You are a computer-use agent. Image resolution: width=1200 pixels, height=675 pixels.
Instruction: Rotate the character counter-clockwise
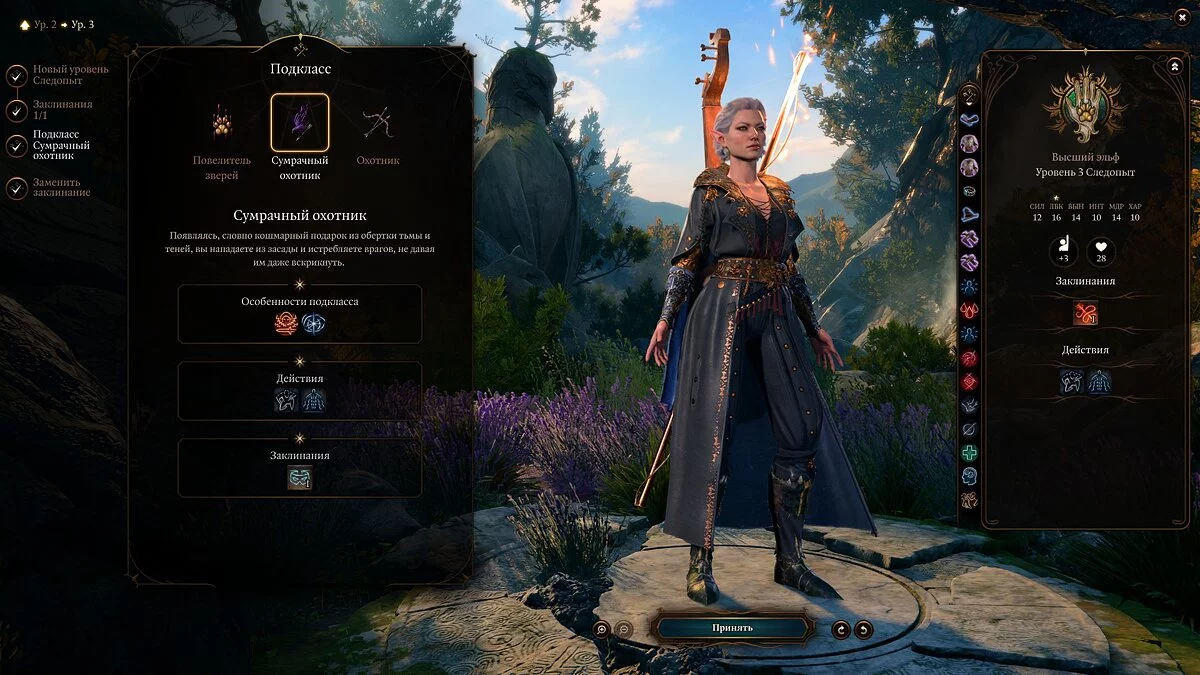click(864, 629)
